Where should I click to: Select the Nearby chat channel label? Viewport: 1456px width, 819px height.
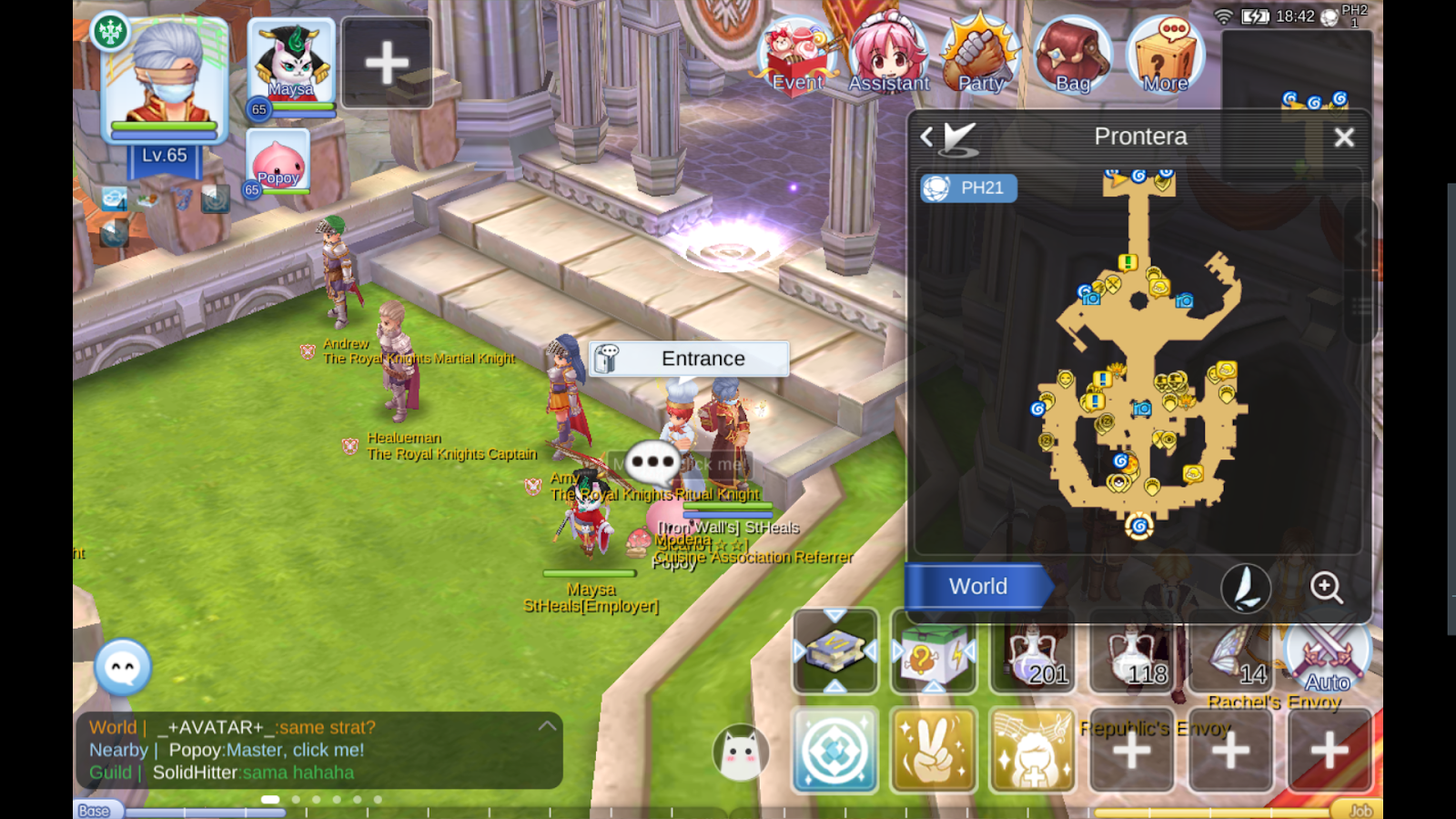point(116,750)
